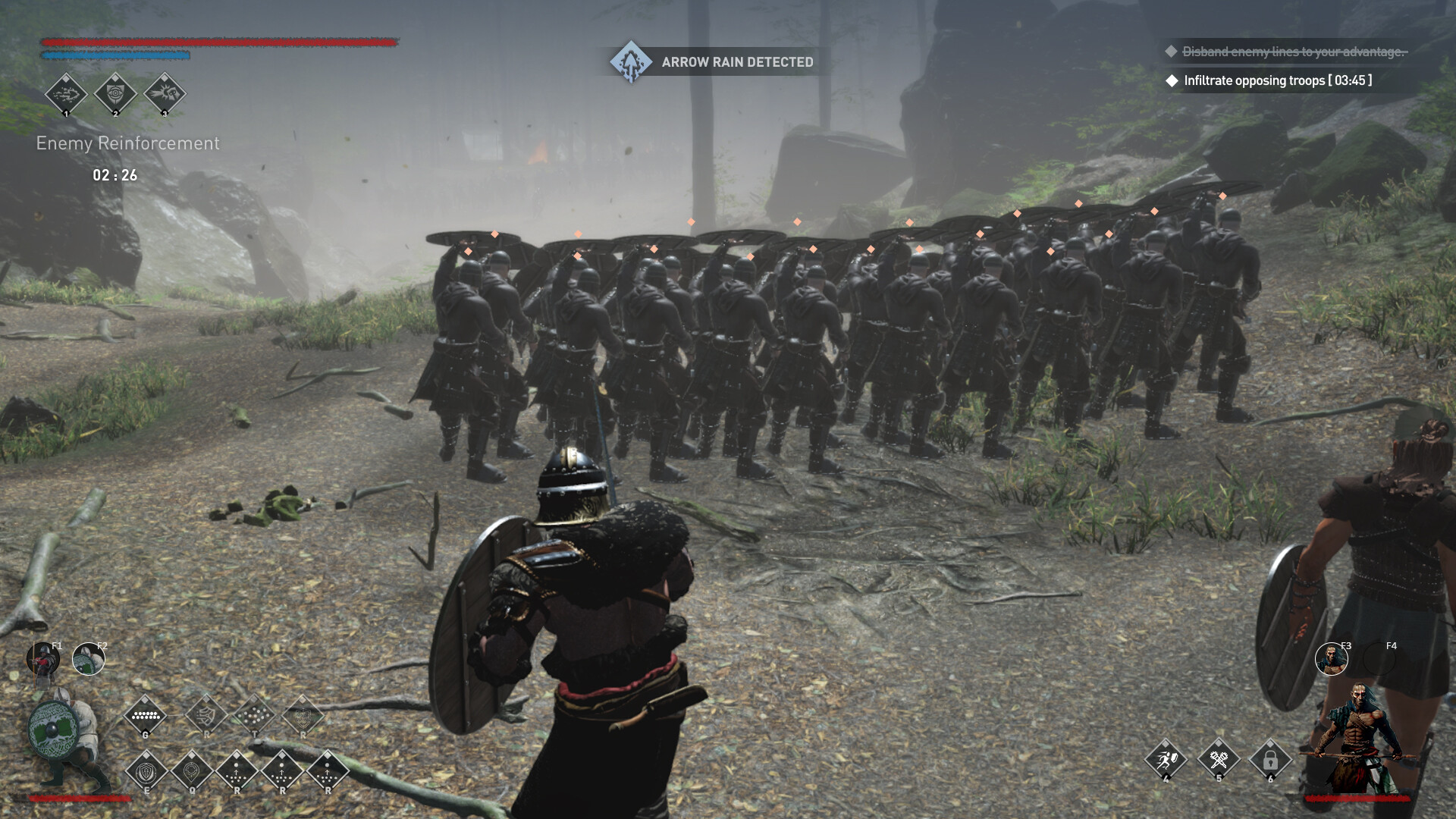This screenshot has width=1456, height=819.
Task: Toggle the dotted line formation bound to G
Action: click(146, 717)
